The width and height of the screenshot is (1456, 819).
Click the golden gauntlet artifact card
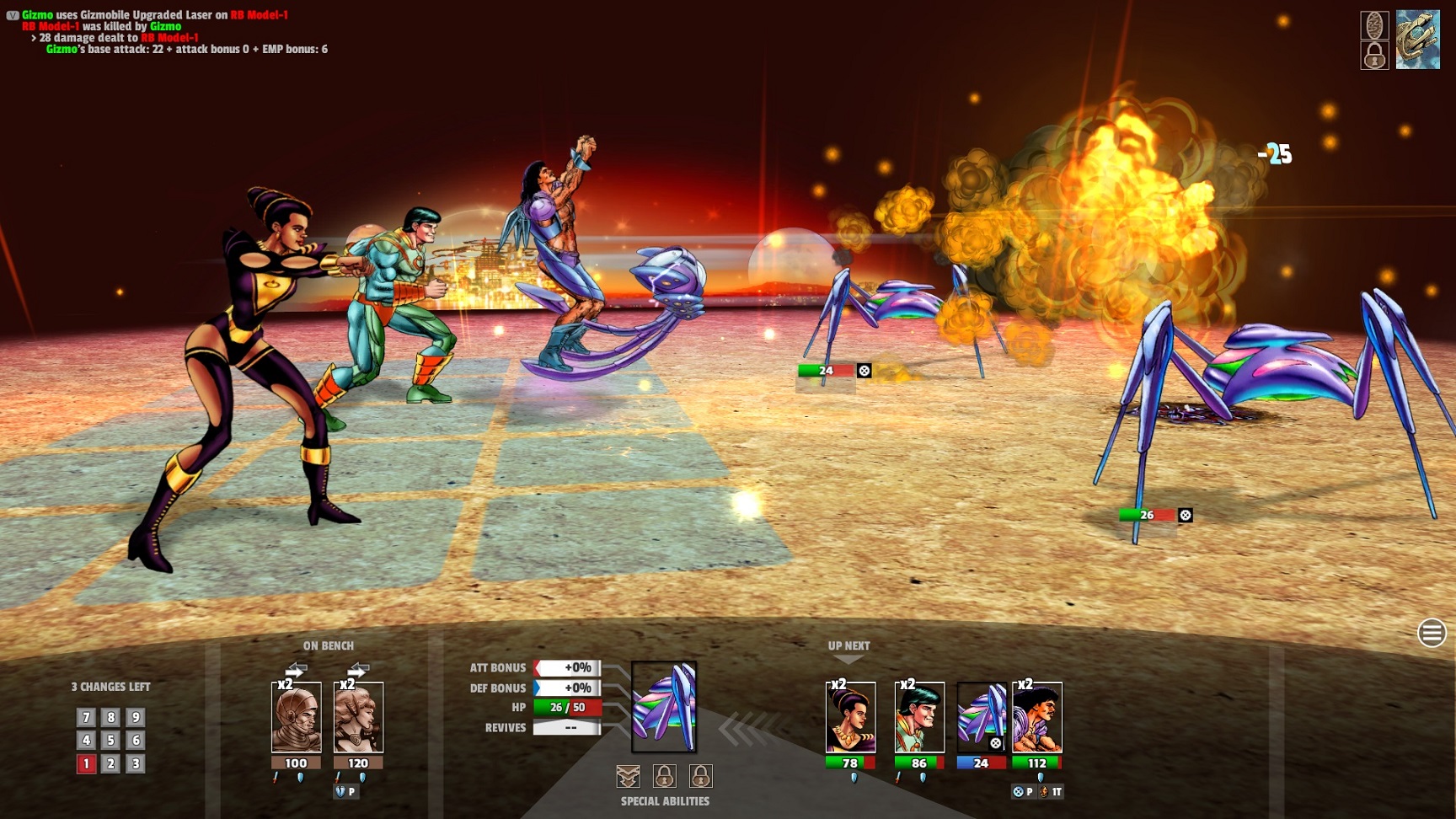tap(1418, 40)
